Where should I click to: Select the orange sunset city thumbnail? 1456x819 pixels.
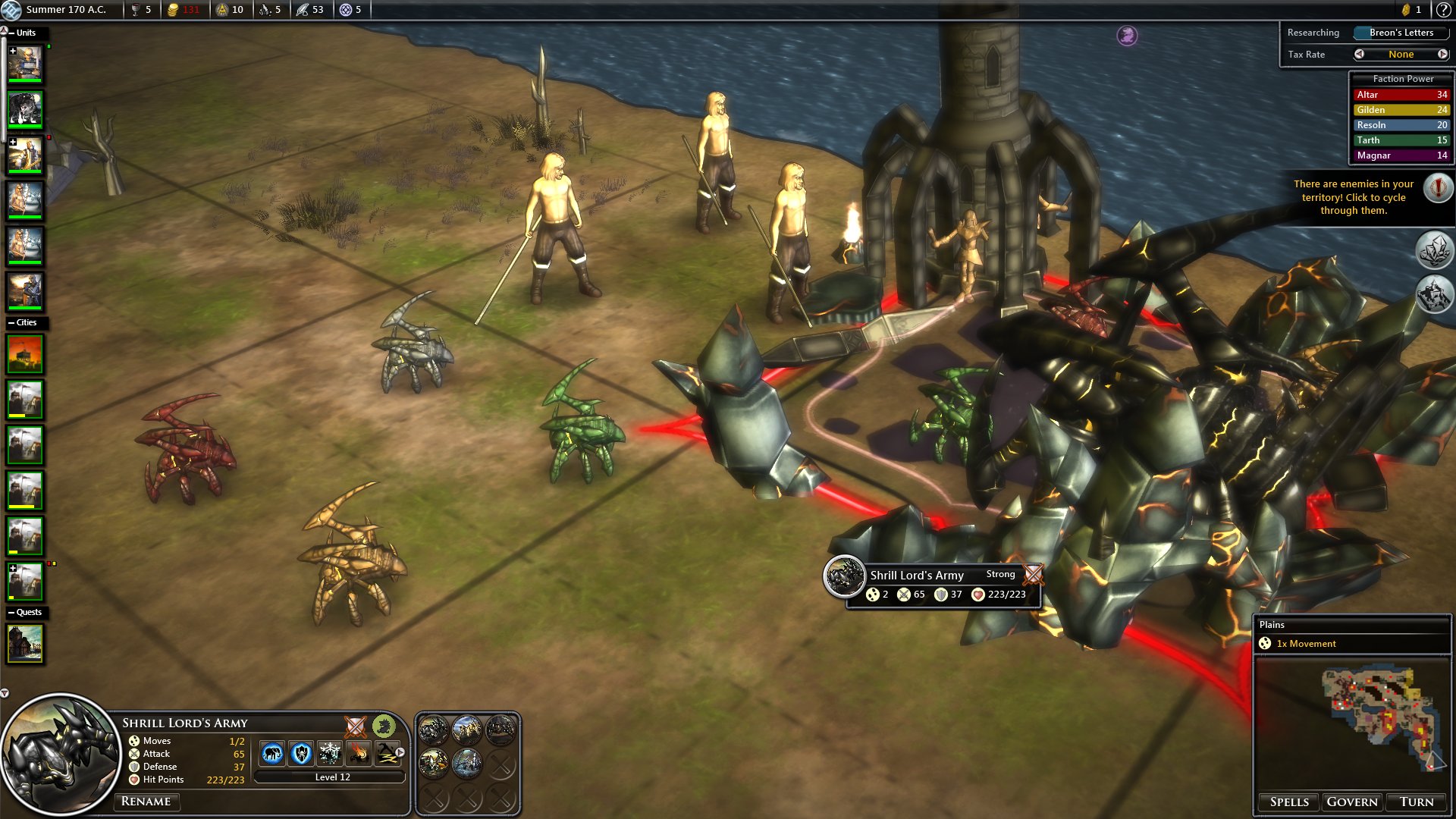(25, 354)
